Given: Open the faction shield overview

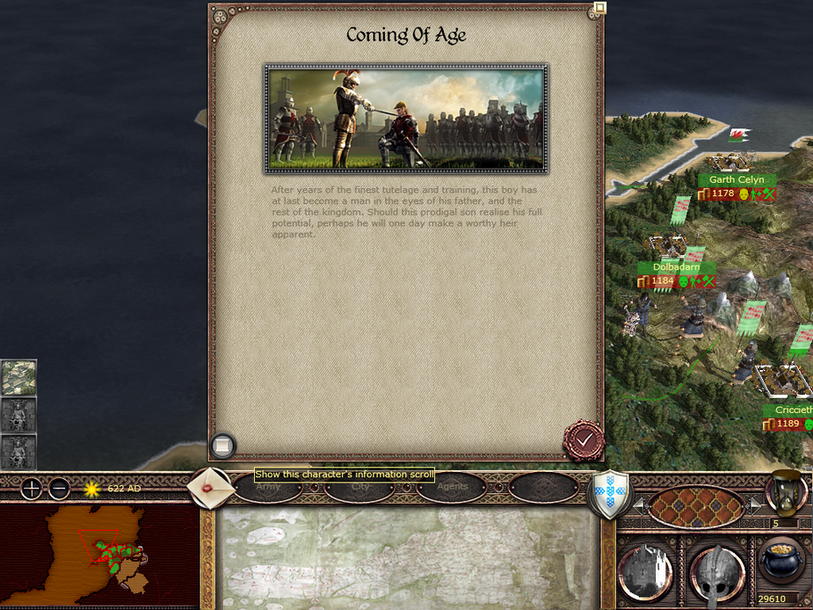Looking at the screenshot, I should tap(609, 494).
